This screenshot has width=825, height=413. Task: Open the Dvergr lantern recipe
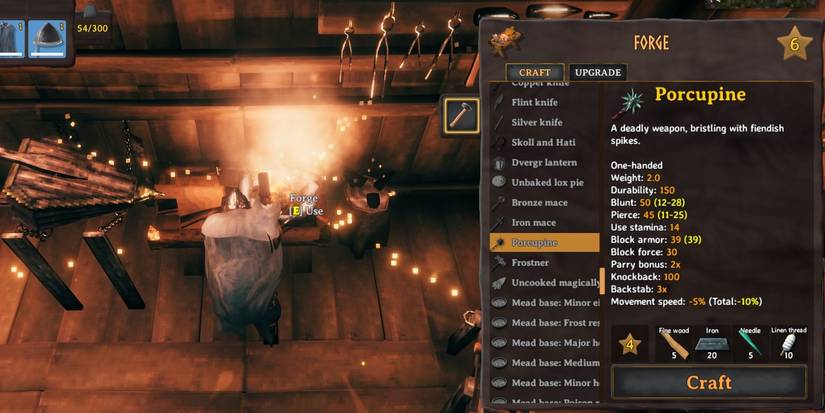click(543, 162)
